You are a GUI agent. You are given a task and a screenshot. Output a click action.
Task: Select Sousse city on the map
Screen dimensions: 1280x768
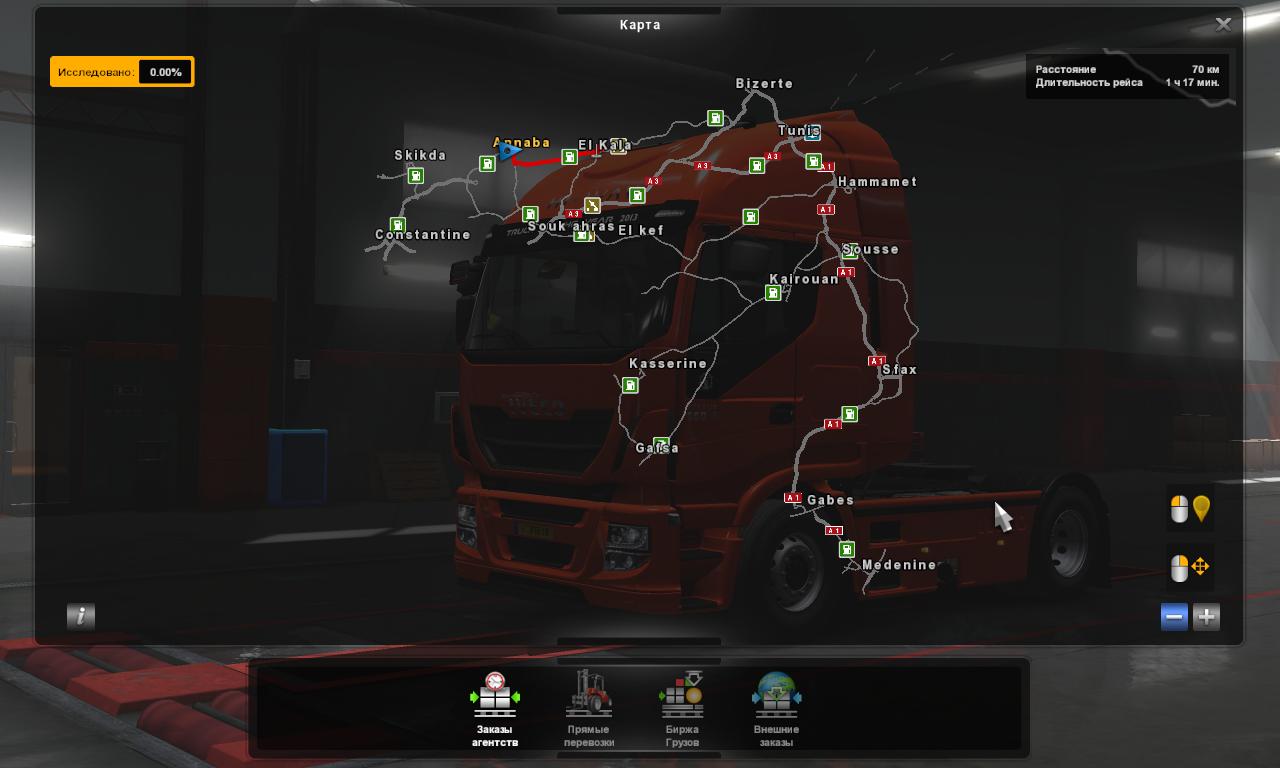point(871,250)
